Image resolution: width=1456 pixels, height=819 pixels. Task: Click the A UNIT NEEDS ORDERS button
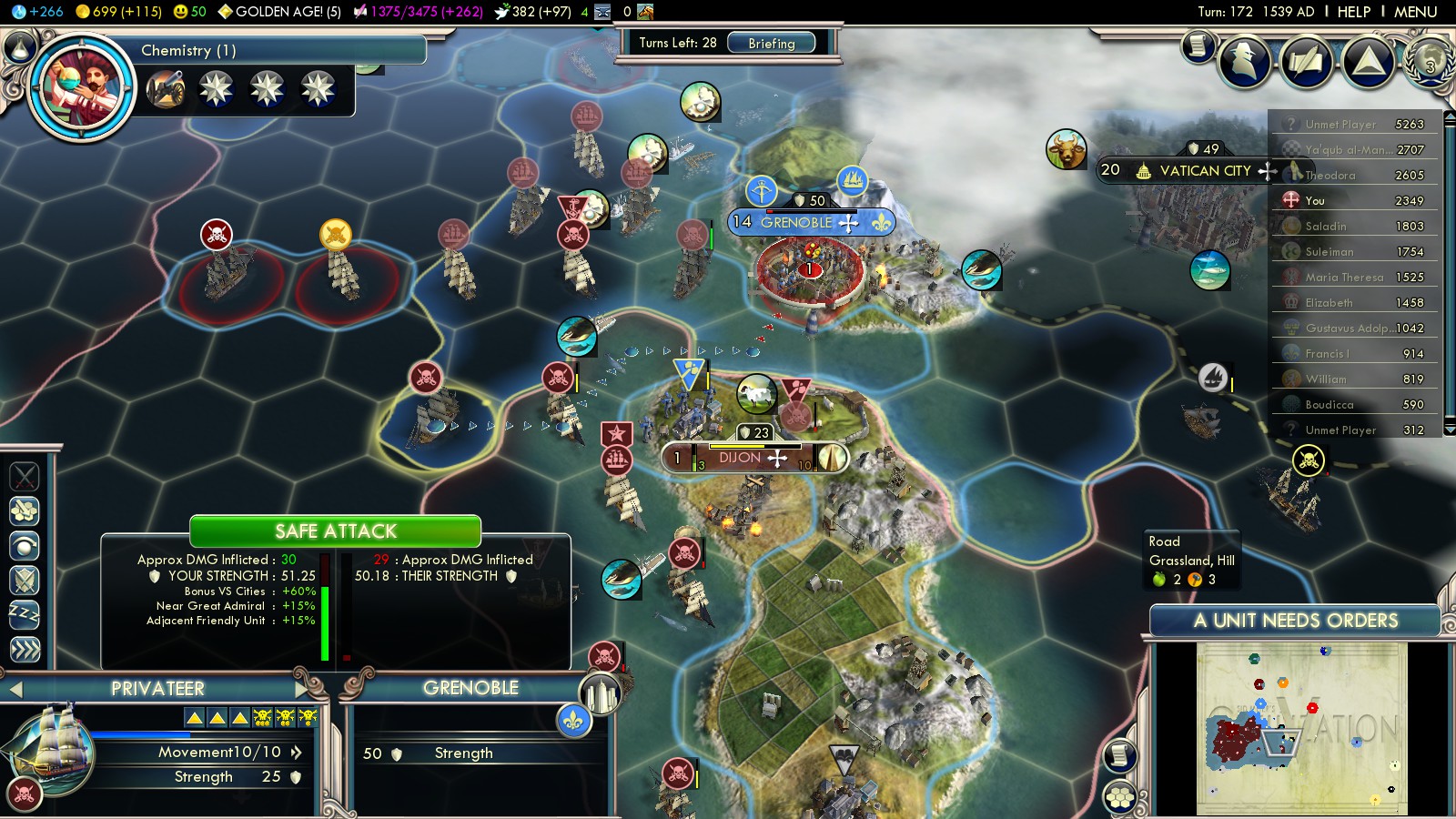[x=1295, y=621]
